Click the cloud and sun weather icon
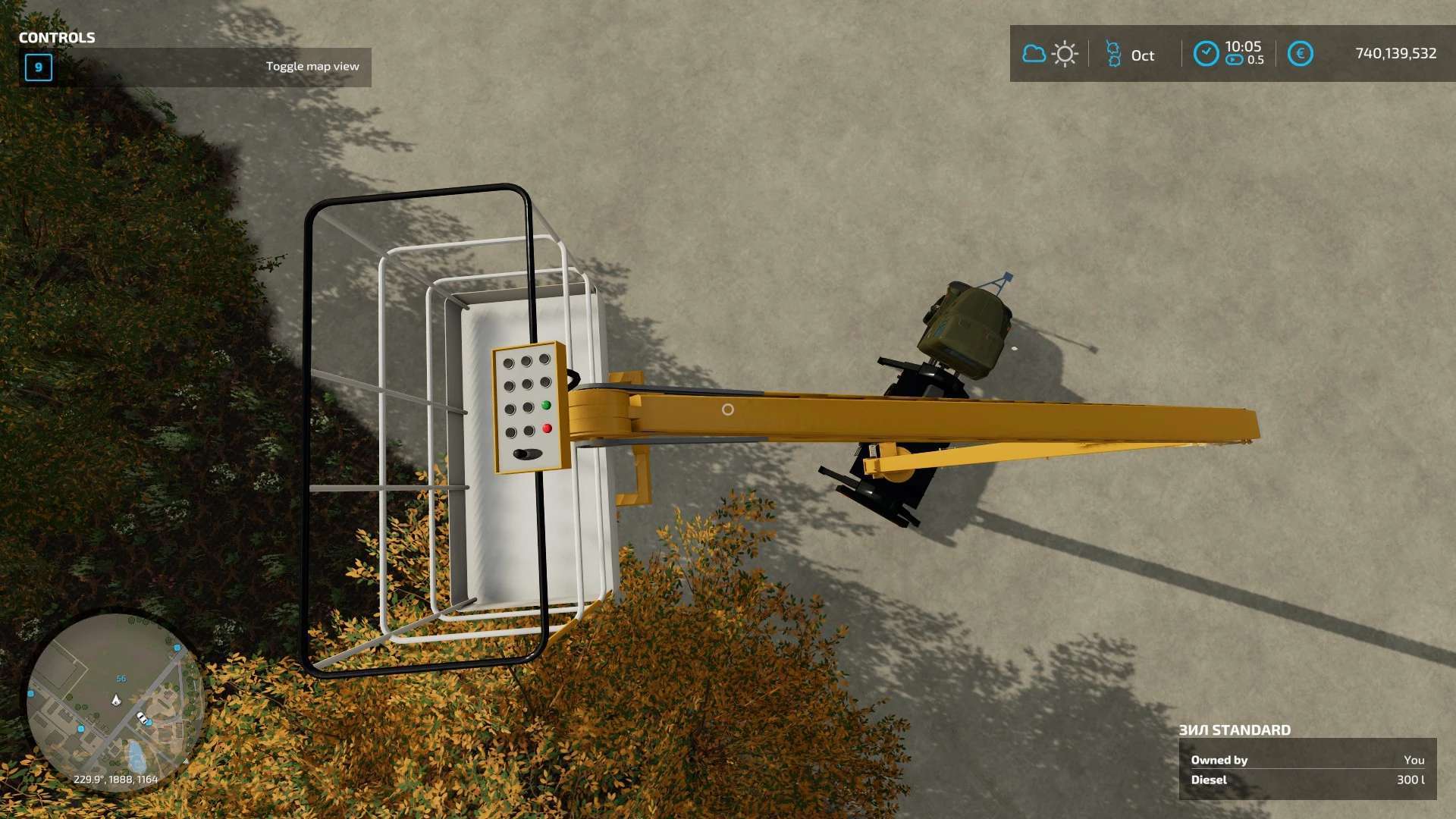Image resolution: width=1456 pixels, height=819 pixels. pyautogui.click(x=1050, y=54)
